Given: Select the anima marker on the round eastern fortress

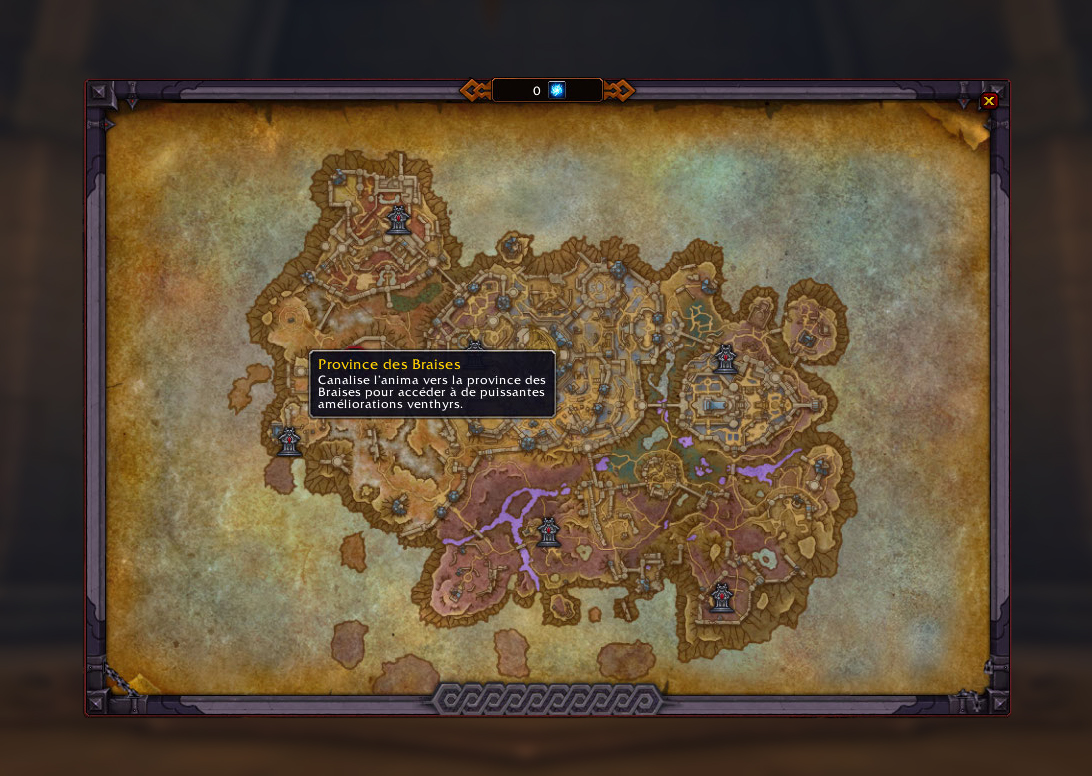Looking at the screenshot, I should tap(725, 359).
